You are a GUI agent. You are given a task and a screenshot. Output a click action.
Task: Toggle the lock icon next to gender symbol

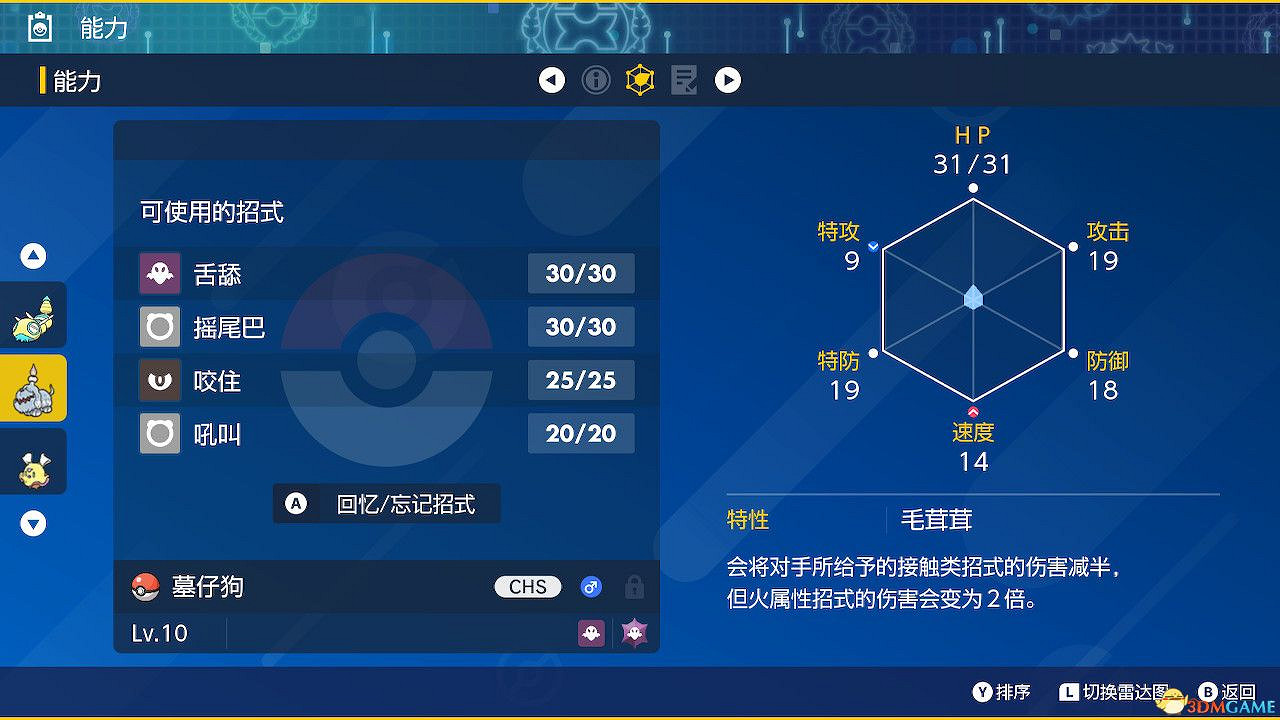click(635, 587)
